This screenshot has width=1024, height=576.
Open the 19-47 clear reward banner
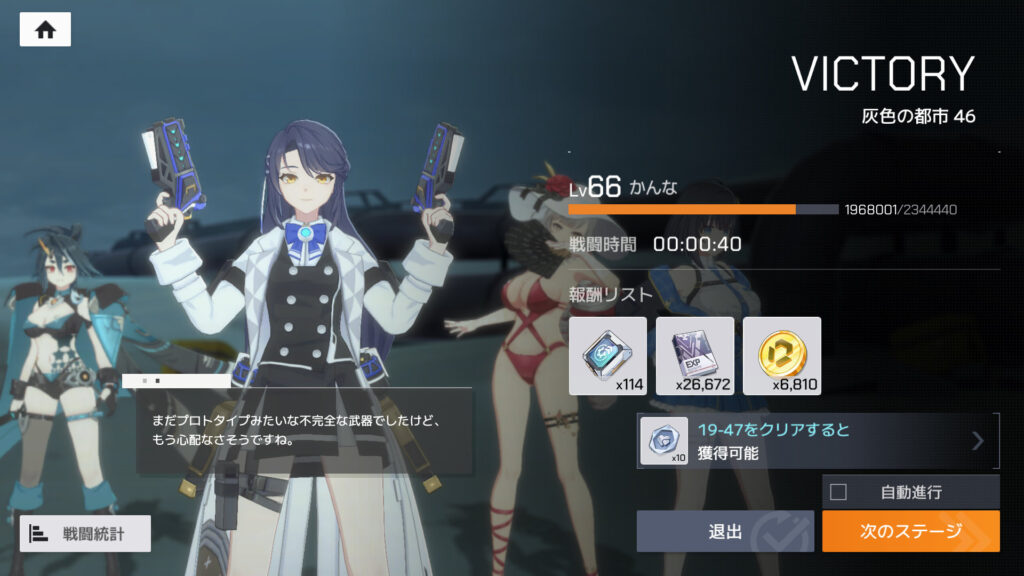coord(817,441)
